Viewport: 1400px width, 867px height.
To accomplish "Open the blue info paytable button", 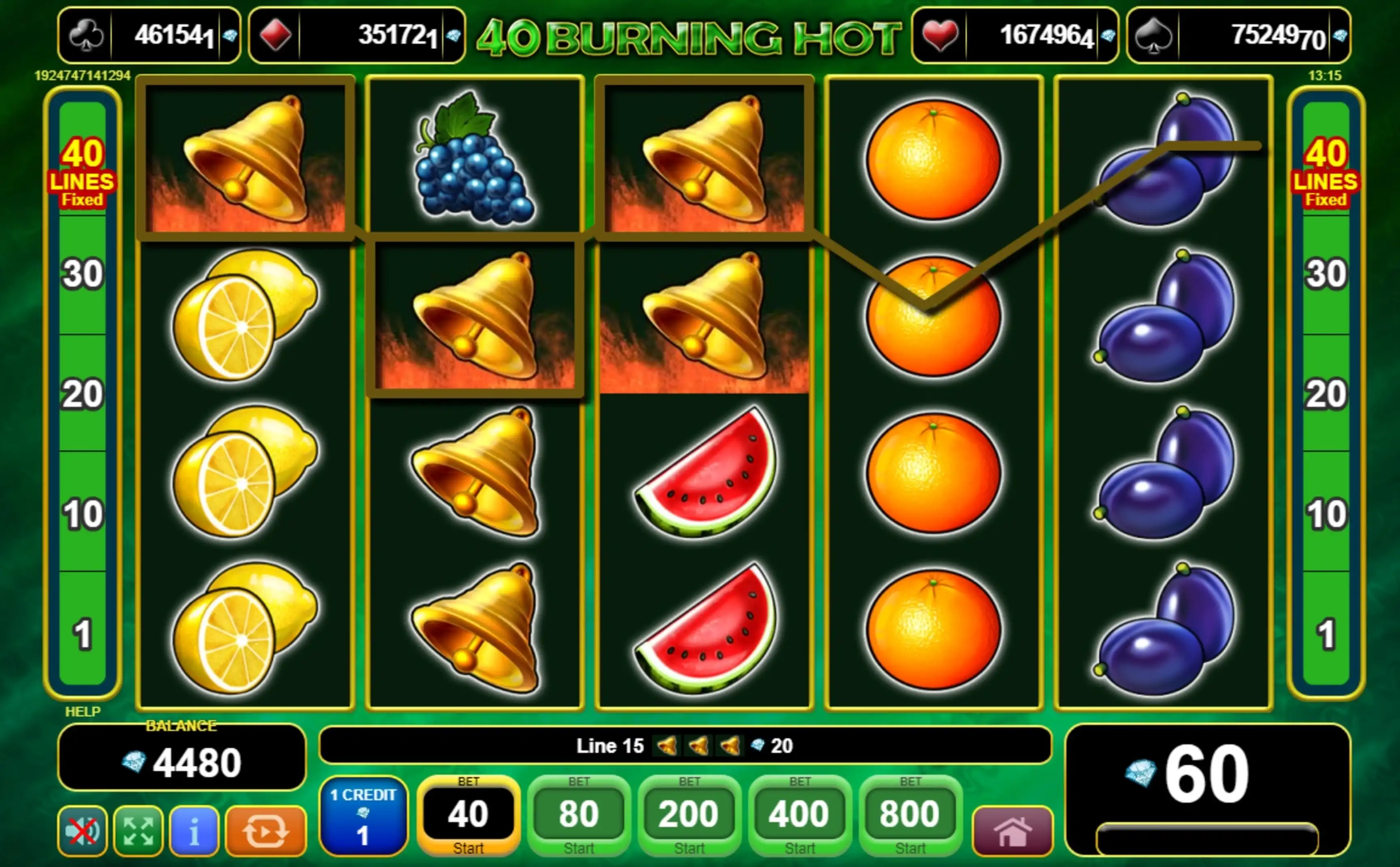I will 194,831.
